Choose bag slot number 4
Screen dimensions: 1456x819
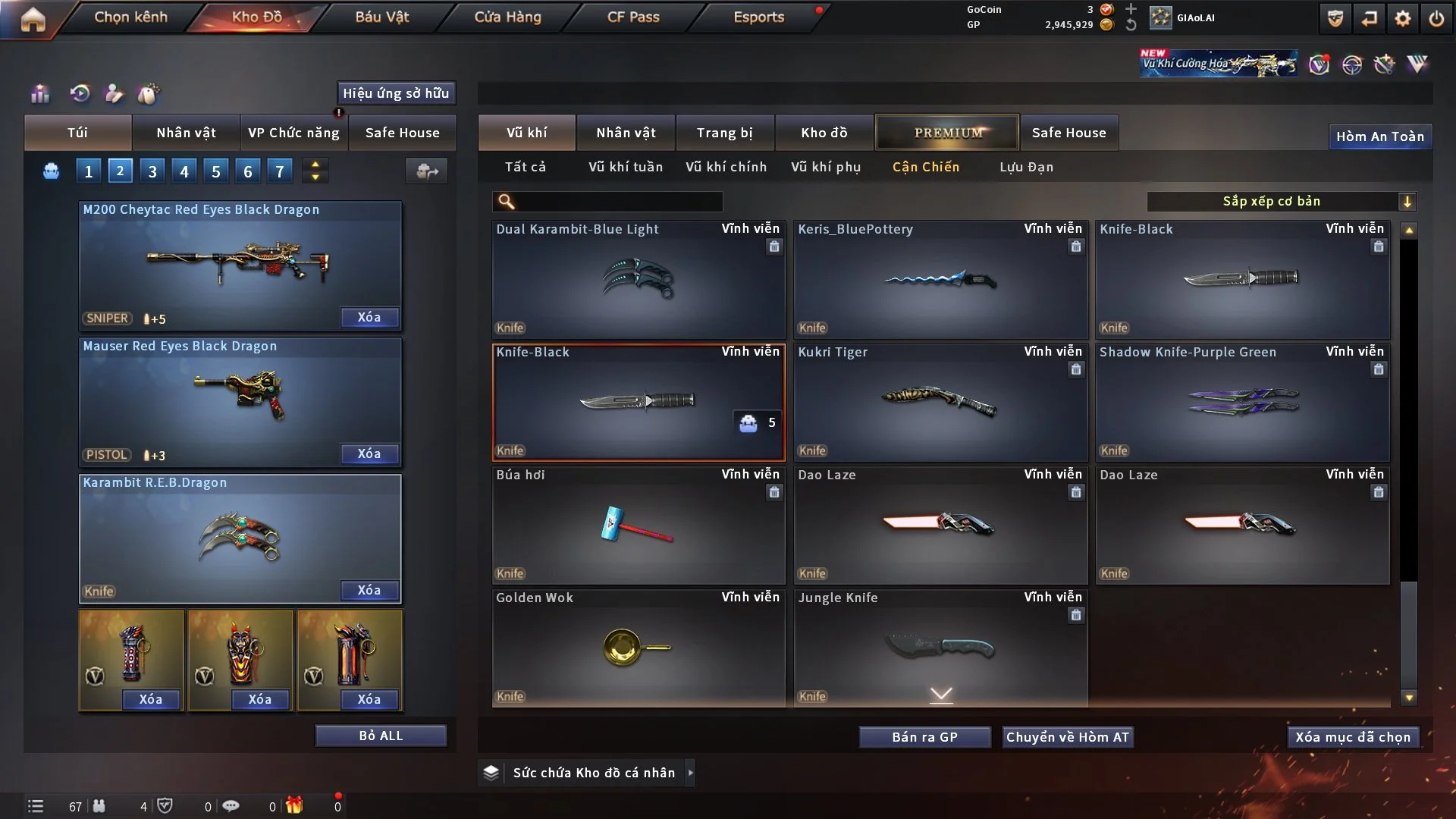184,171
